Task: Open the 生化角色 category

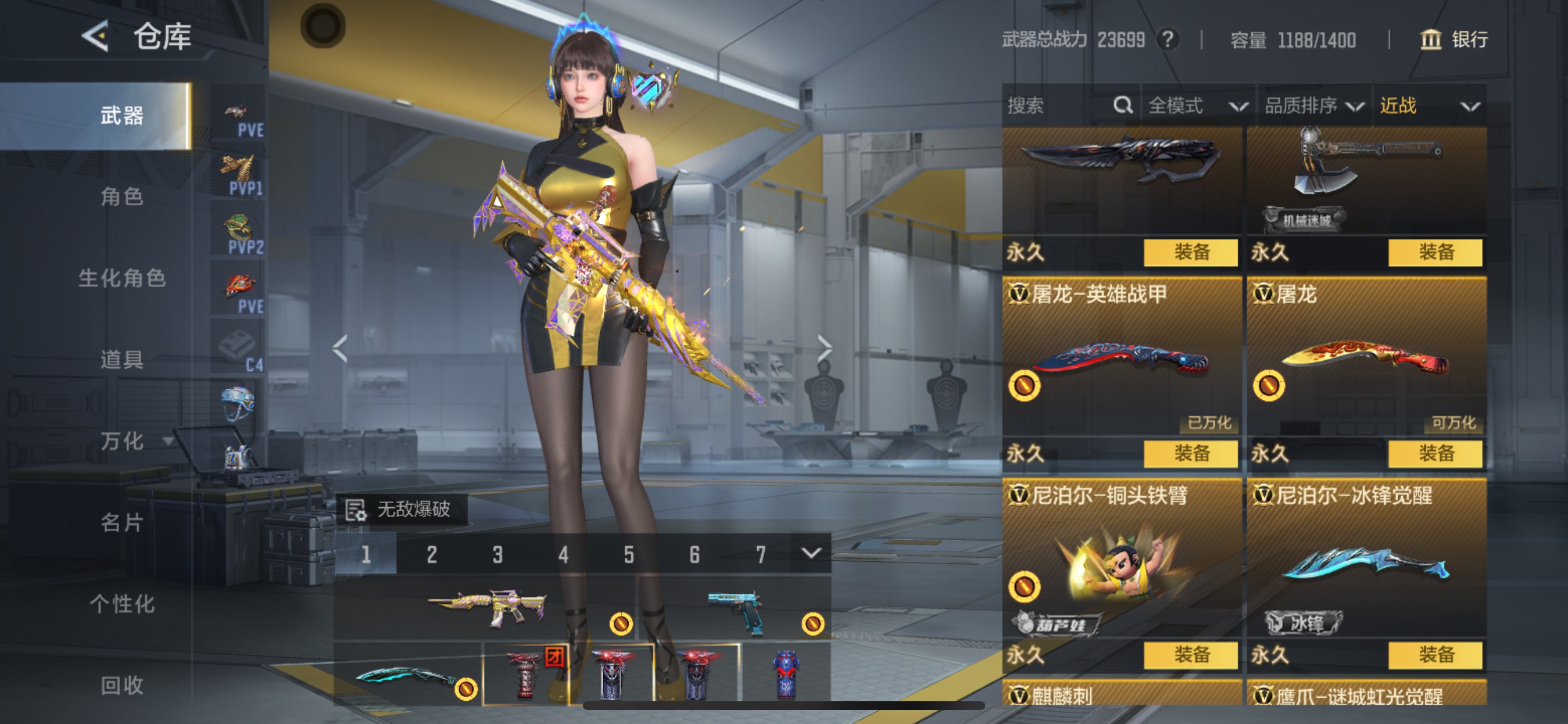Action: click(x=122, y=278)
